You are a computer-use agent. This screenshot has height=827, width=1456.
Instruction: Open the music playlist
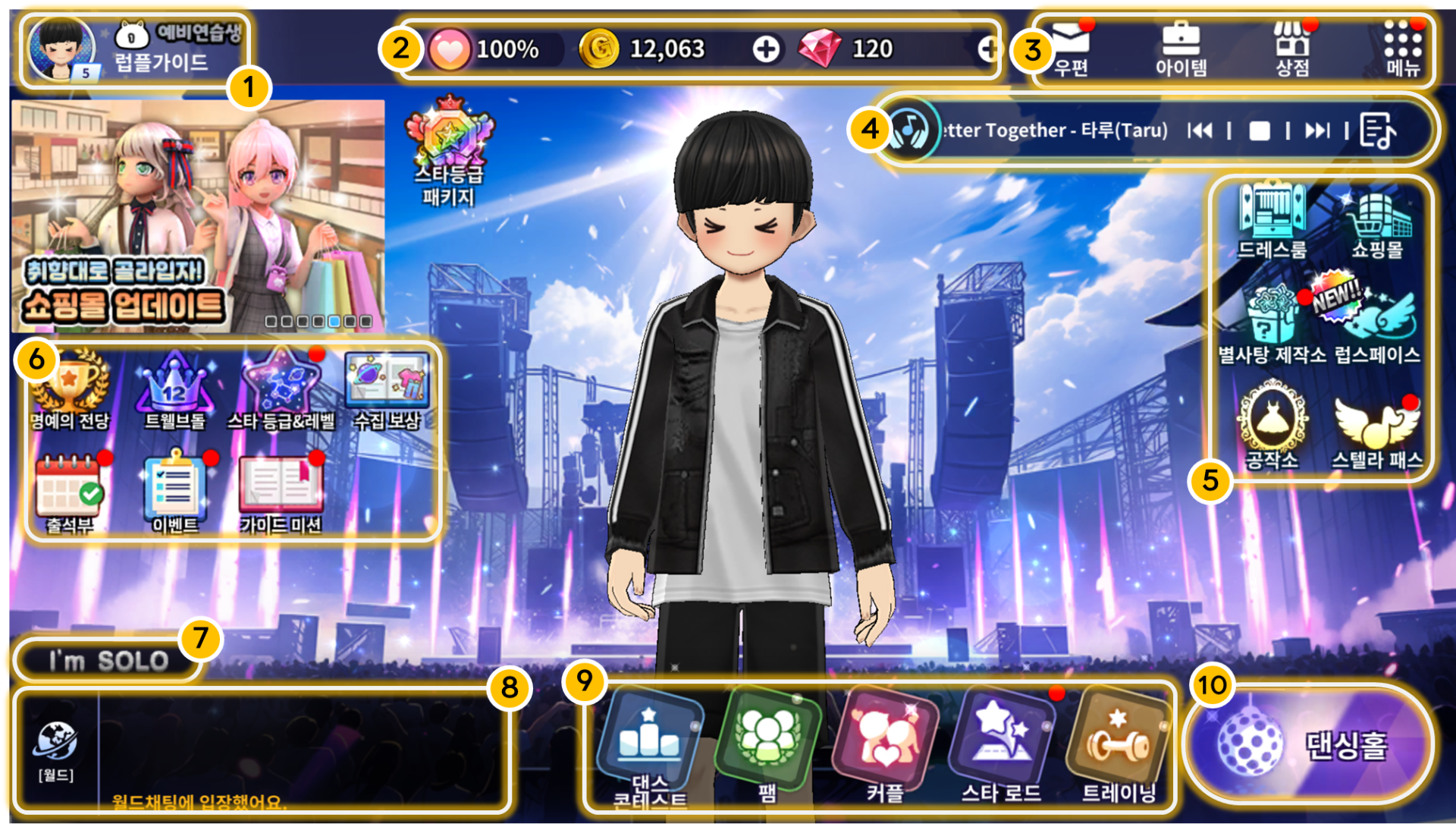pyautogui.click(x=1378, y=131)
